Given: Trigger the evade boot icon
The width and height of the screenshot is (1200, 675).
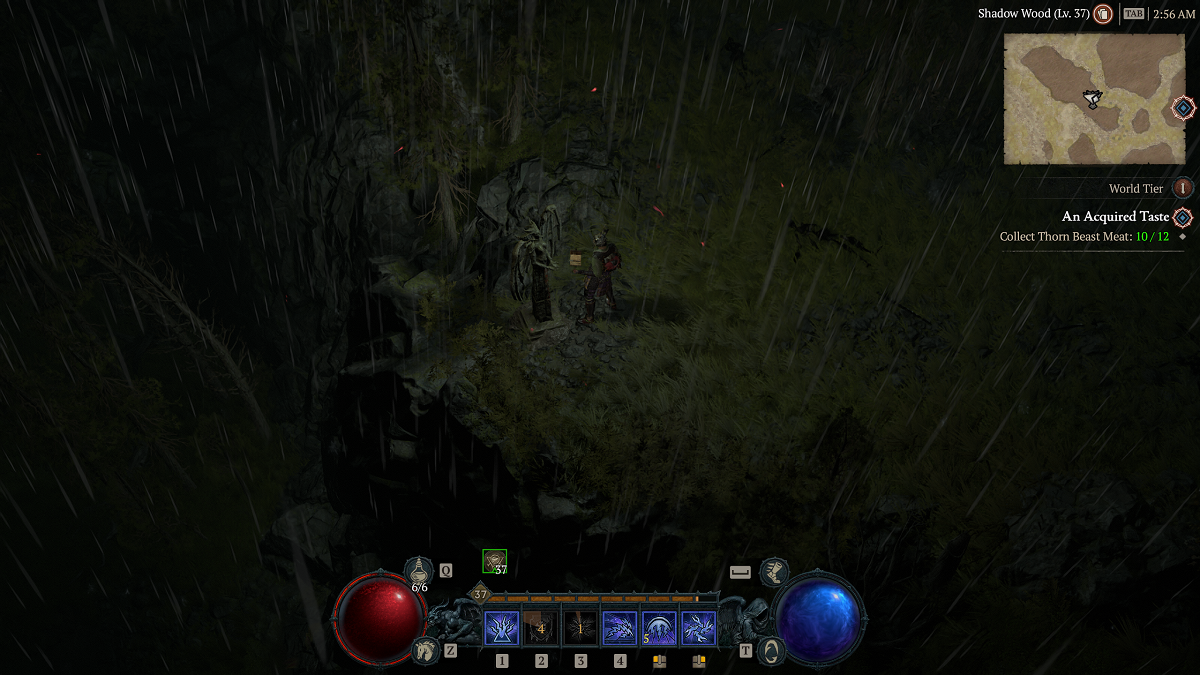Looking at the screenshot, I should (774, 572).
